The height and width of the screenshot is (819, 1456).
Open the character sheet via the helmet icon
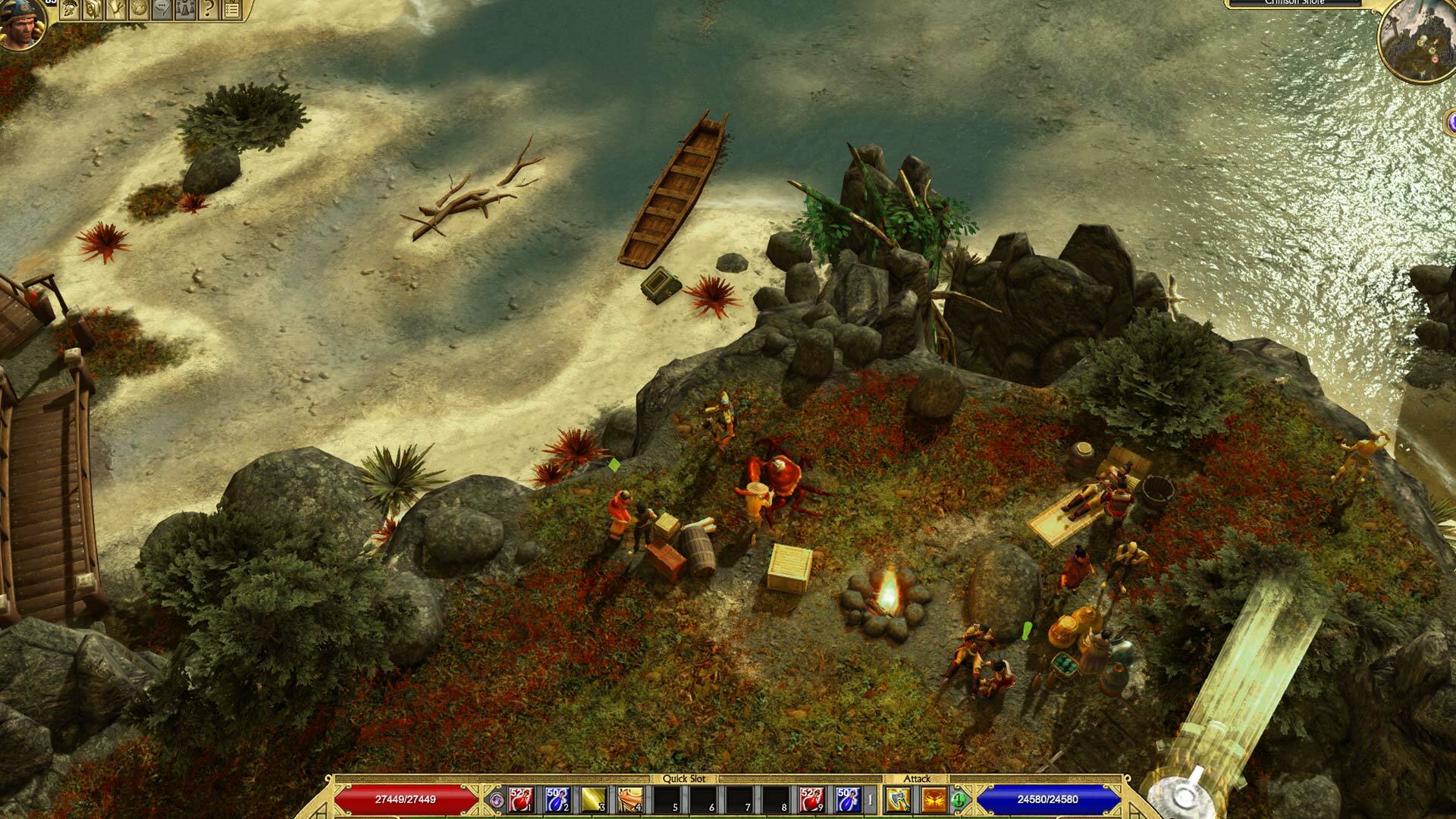click(70, 11)
